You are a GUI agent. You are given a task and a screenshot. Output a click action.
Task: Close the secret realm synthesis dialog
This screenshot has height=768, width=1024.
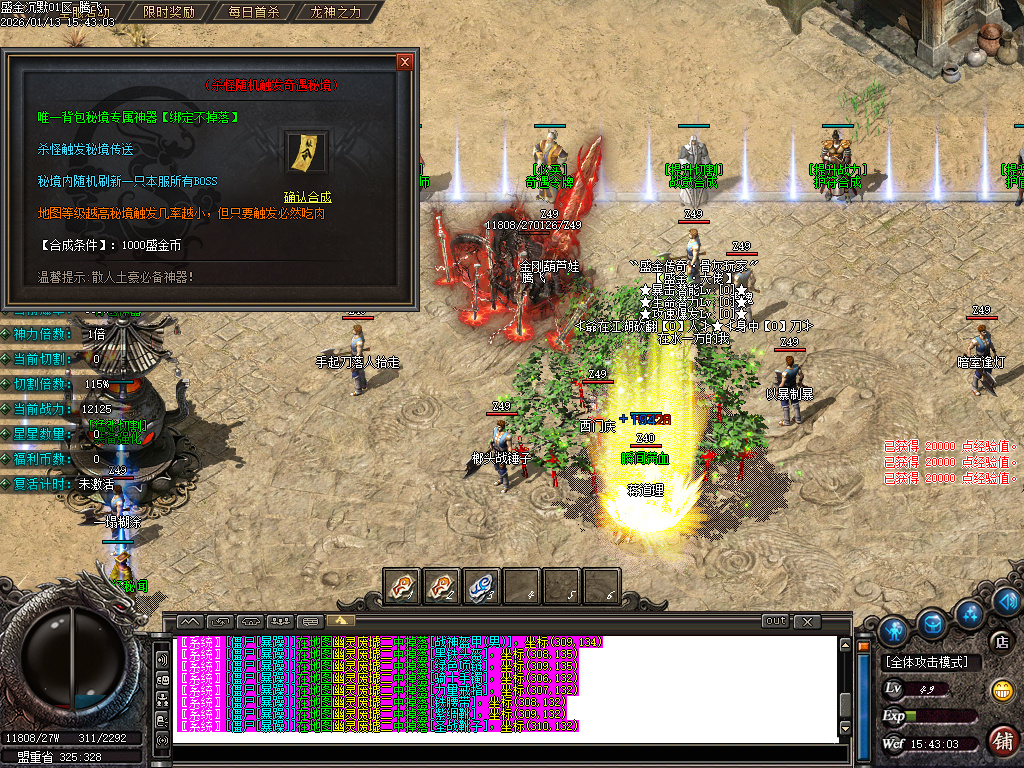click(405, 62)
